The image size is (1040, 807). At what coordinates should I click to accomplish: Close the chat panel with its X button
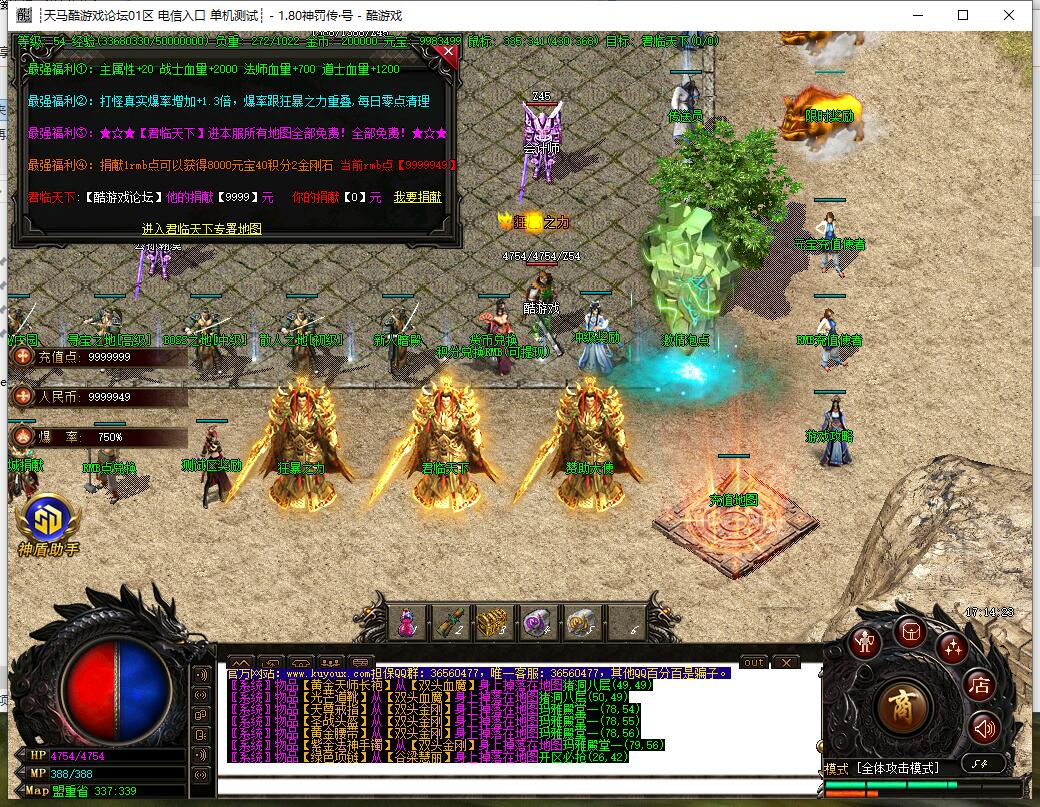pyautogui.click(x=786, y=662)
